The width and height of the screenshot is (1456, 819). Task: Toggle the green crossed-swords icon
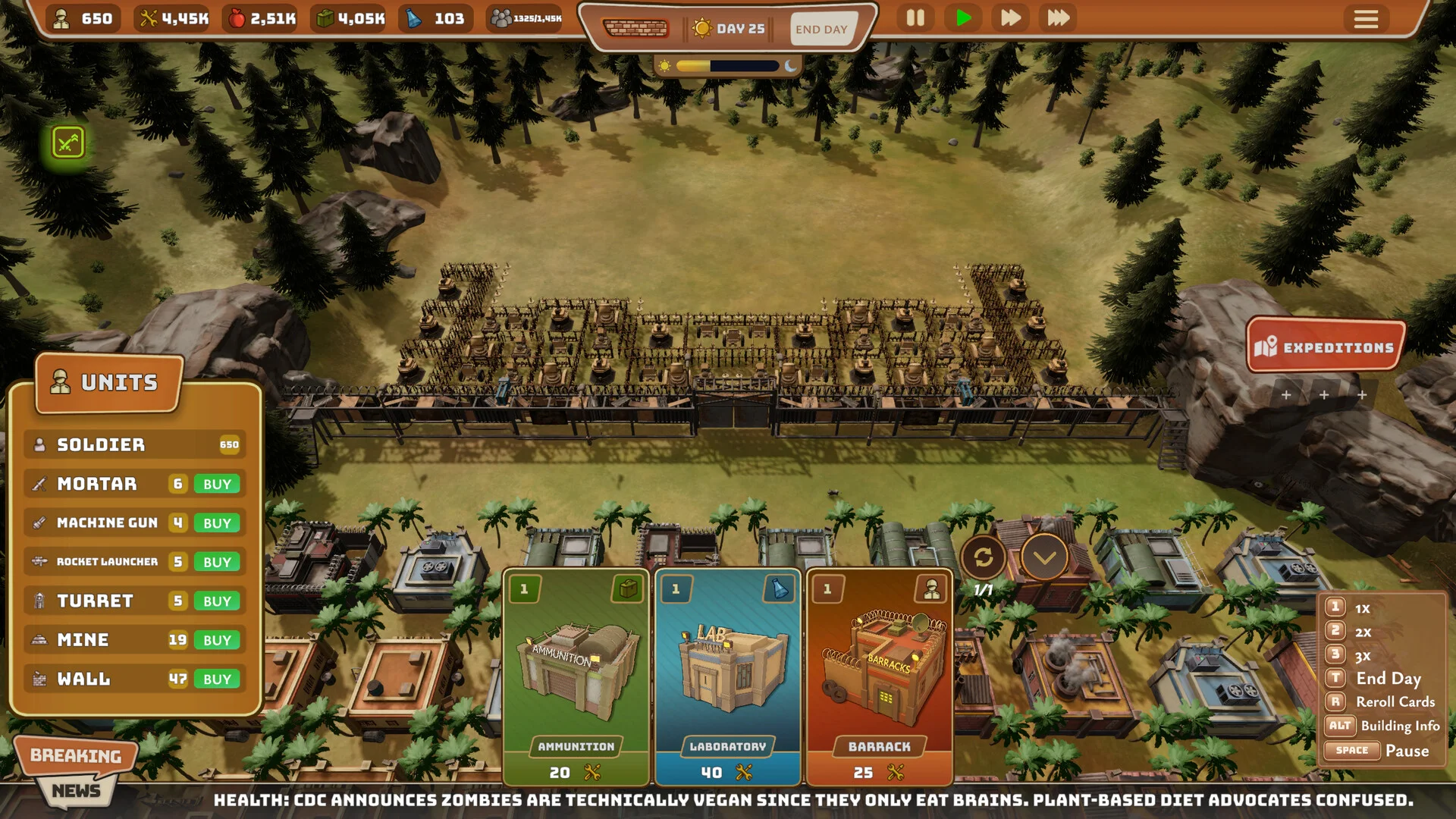(67, 143)
